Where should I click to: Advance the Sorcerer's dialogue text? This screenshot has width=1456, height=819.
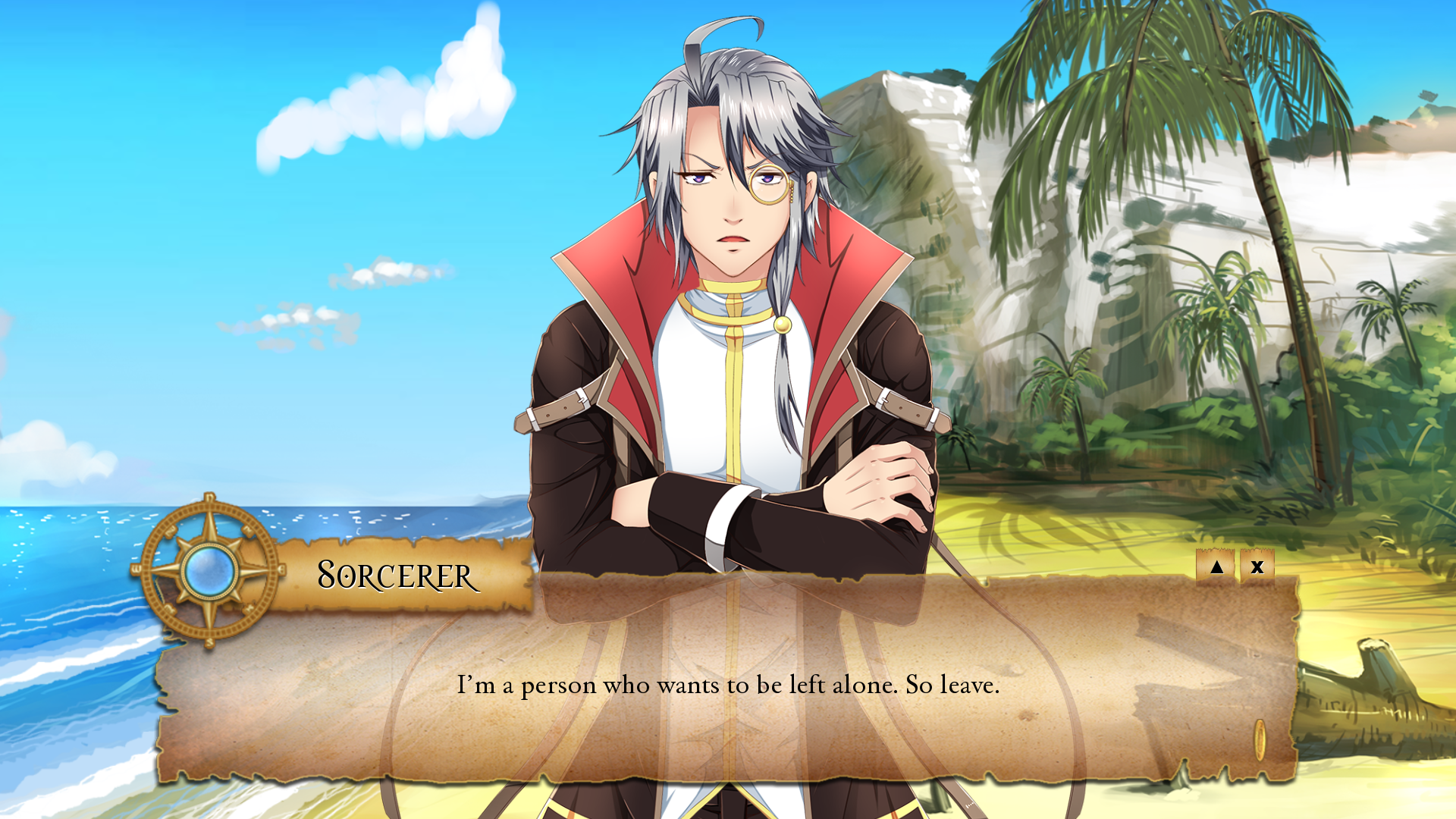(x=728, y=685)
